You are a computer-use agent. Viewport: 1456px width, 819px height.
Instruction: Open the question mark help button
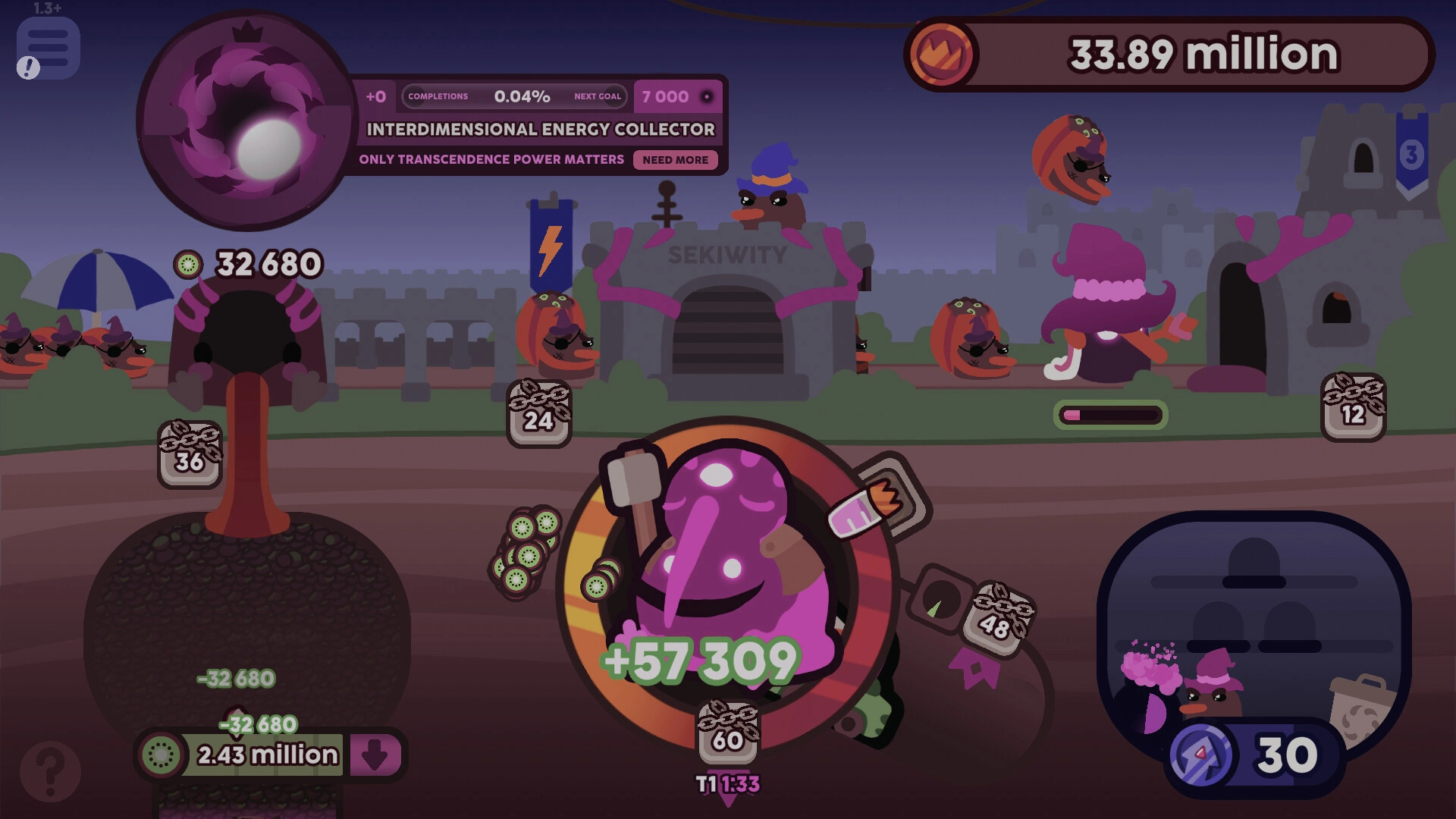click(x=50, y=771)
